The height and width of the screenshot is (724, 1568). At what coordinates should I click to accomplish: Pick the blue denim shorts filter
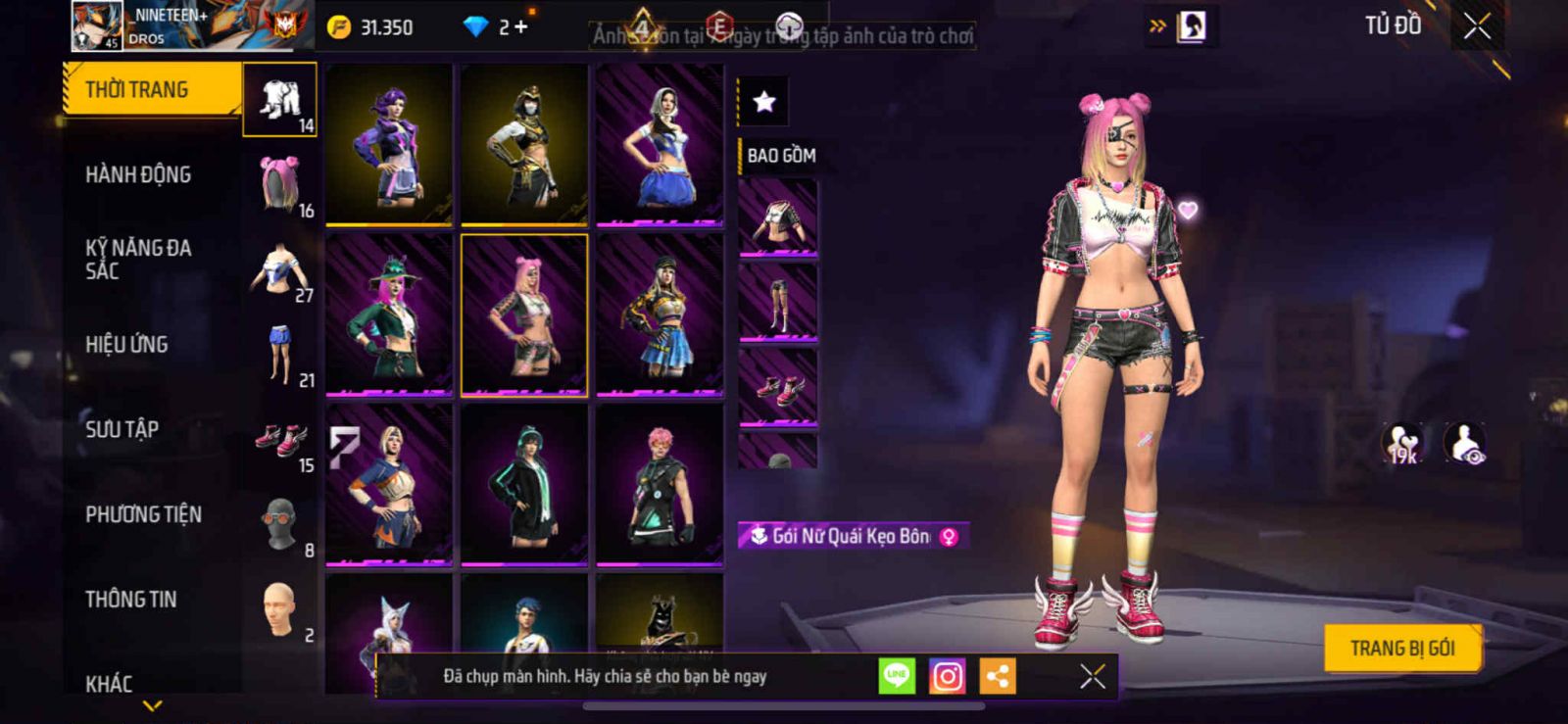click(279, 355)
